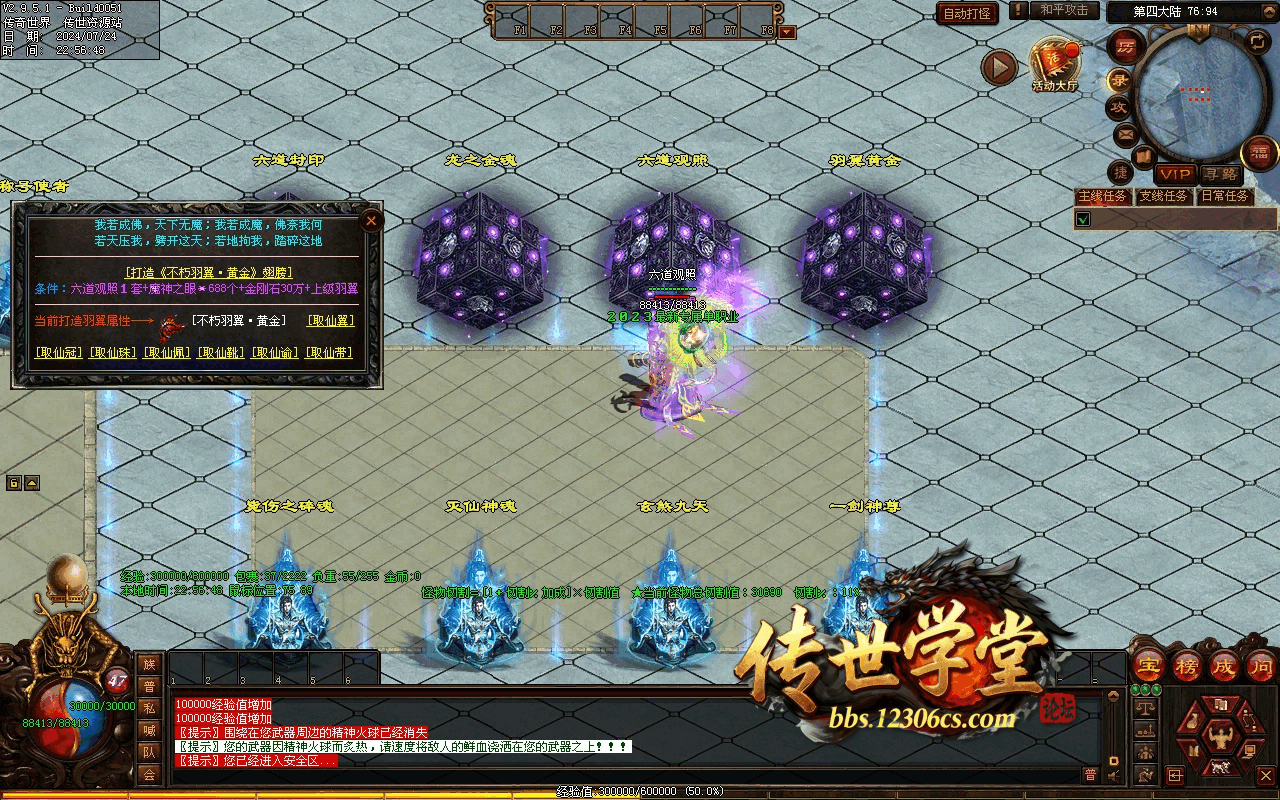Open the VIP panel

(1176, 174)
